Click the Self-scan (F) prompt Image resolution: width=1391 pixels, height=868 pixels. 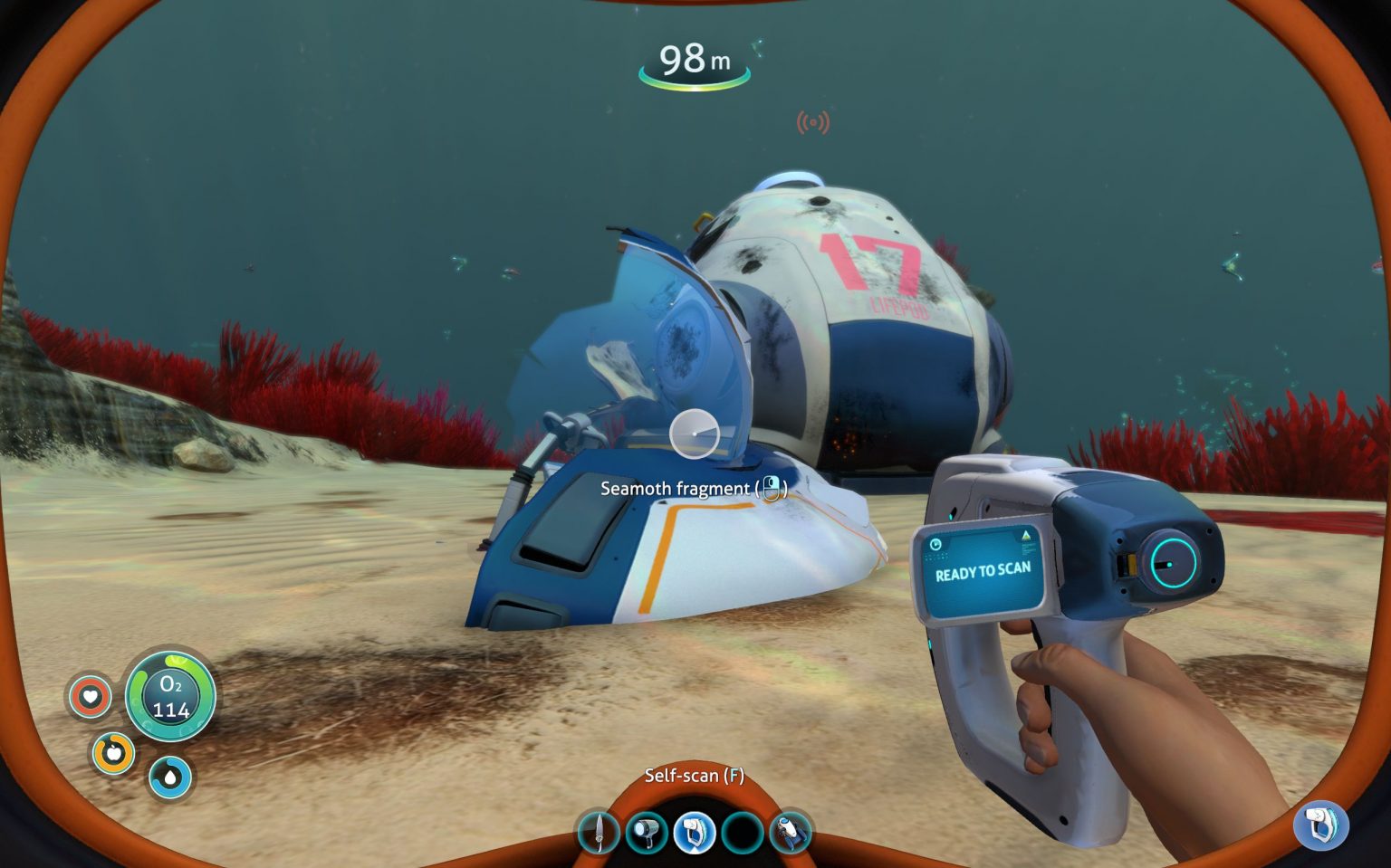coord(694,776)
